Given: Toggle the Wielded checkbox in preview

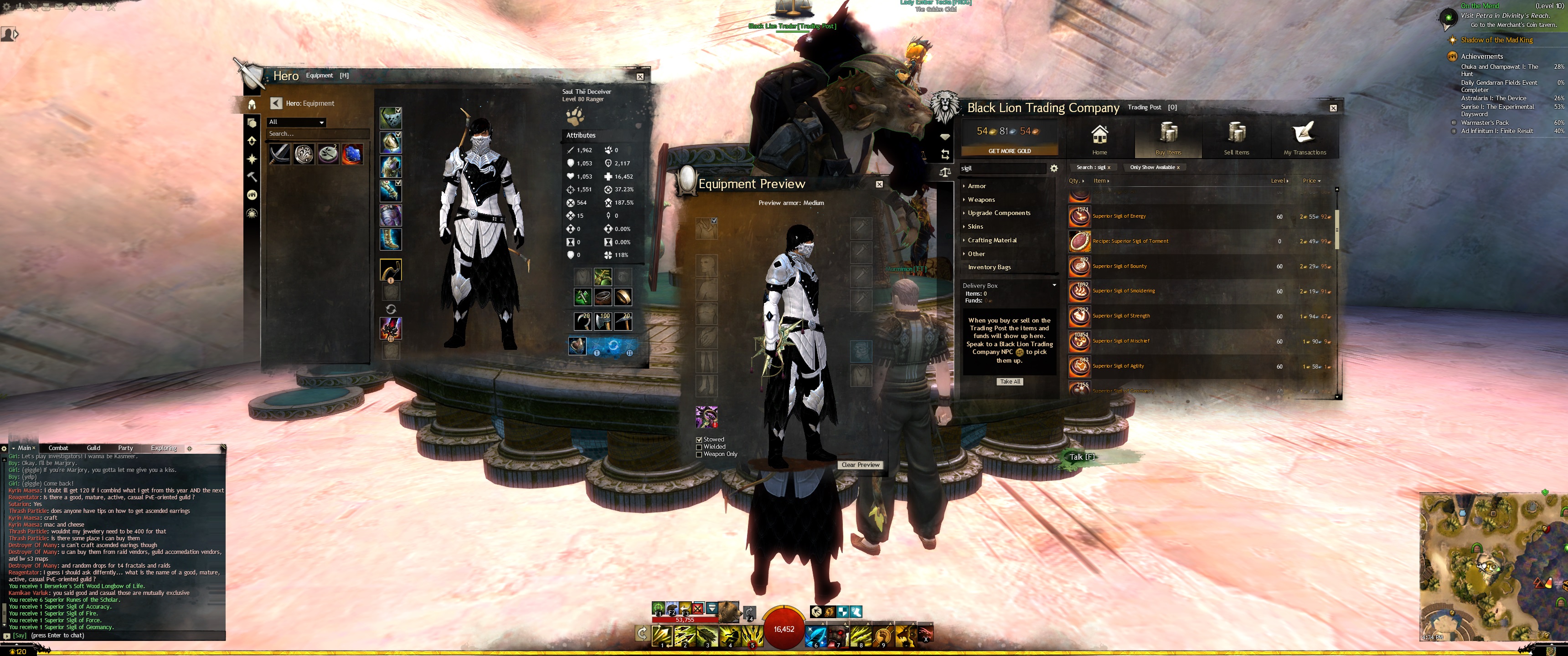Looking at the screenshot, I should [699, 447].
